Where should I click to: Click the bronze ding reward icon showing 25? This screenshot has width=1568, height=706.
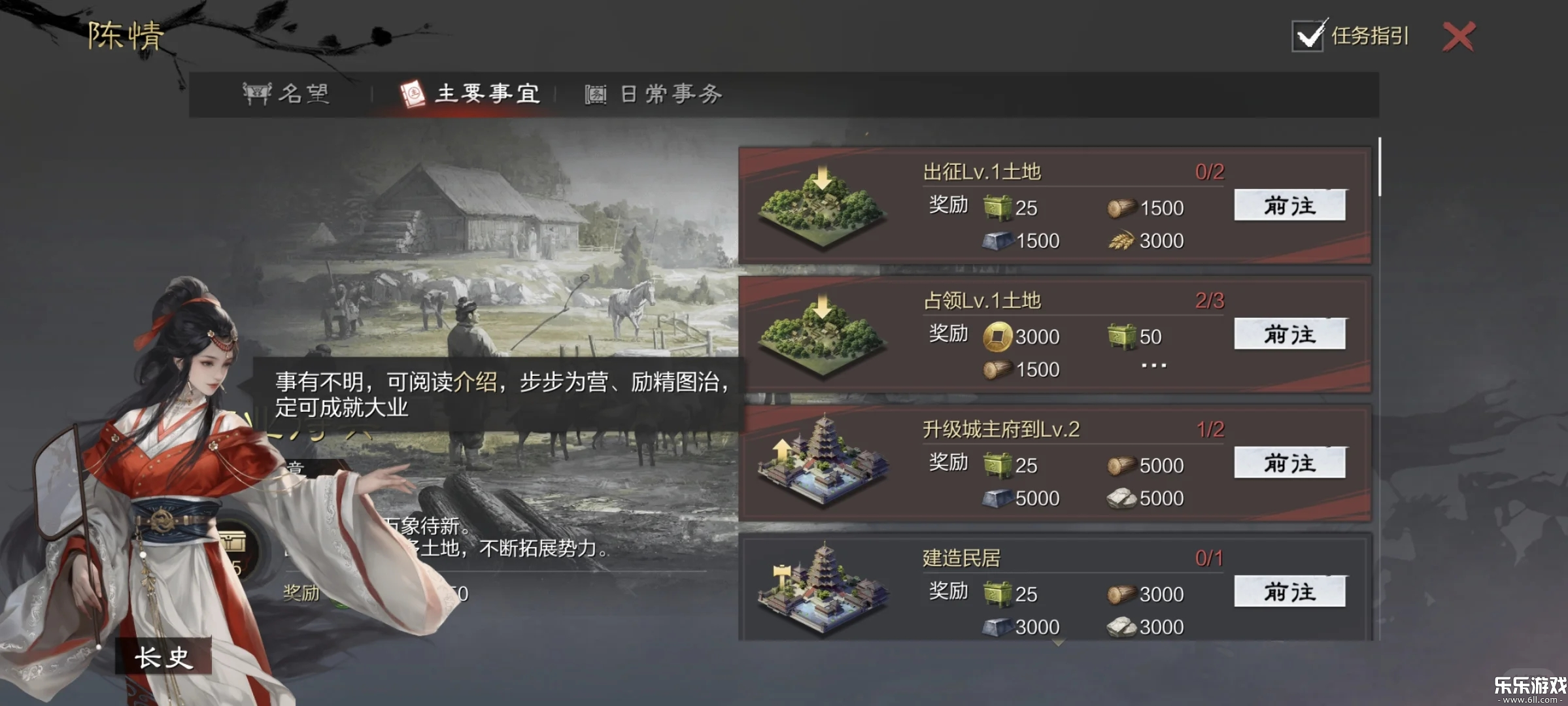coord(999,208)
